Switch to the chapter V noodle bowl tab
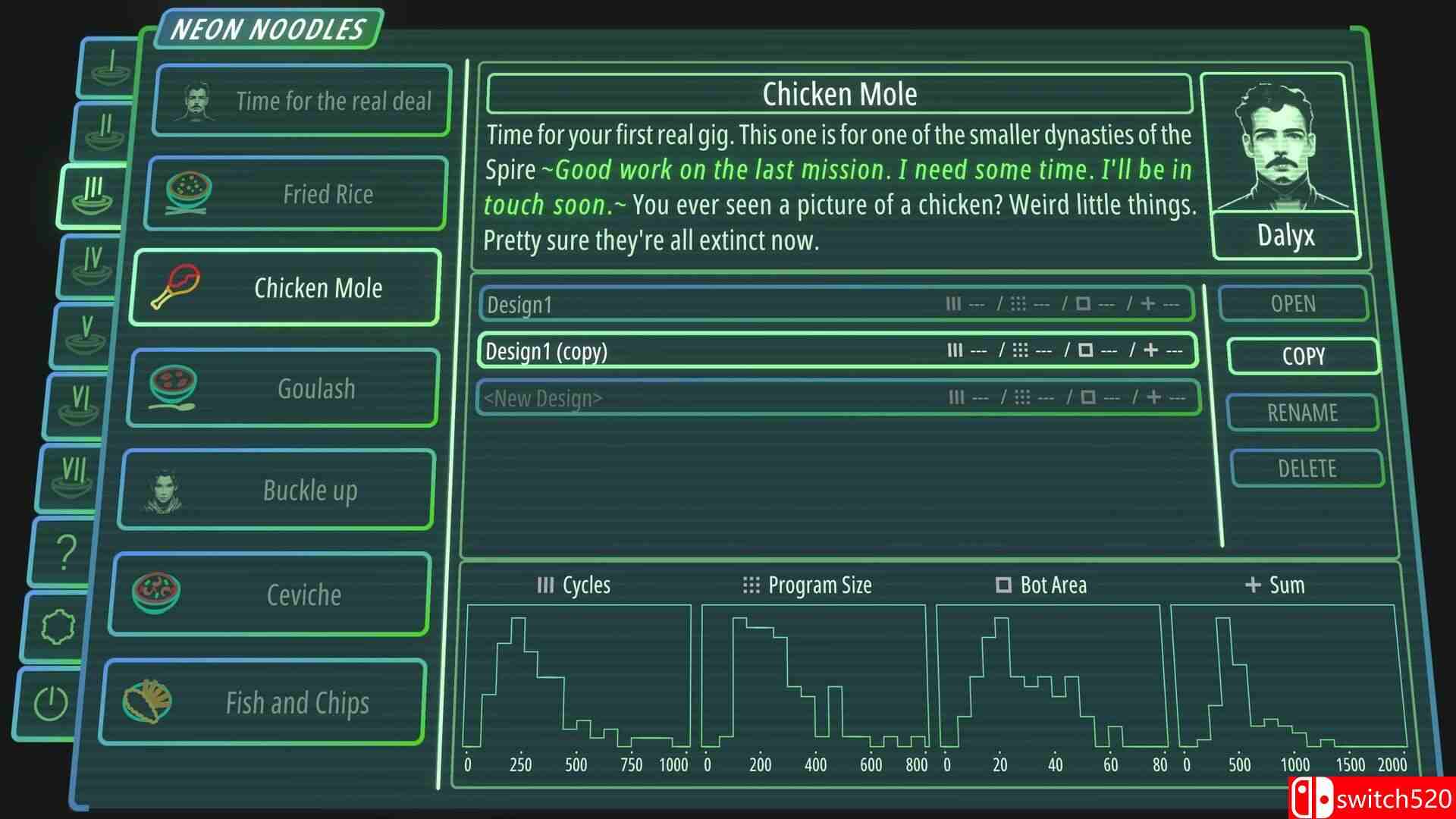The height and width of the screenshot is (819, 1456). pos(83,331)
